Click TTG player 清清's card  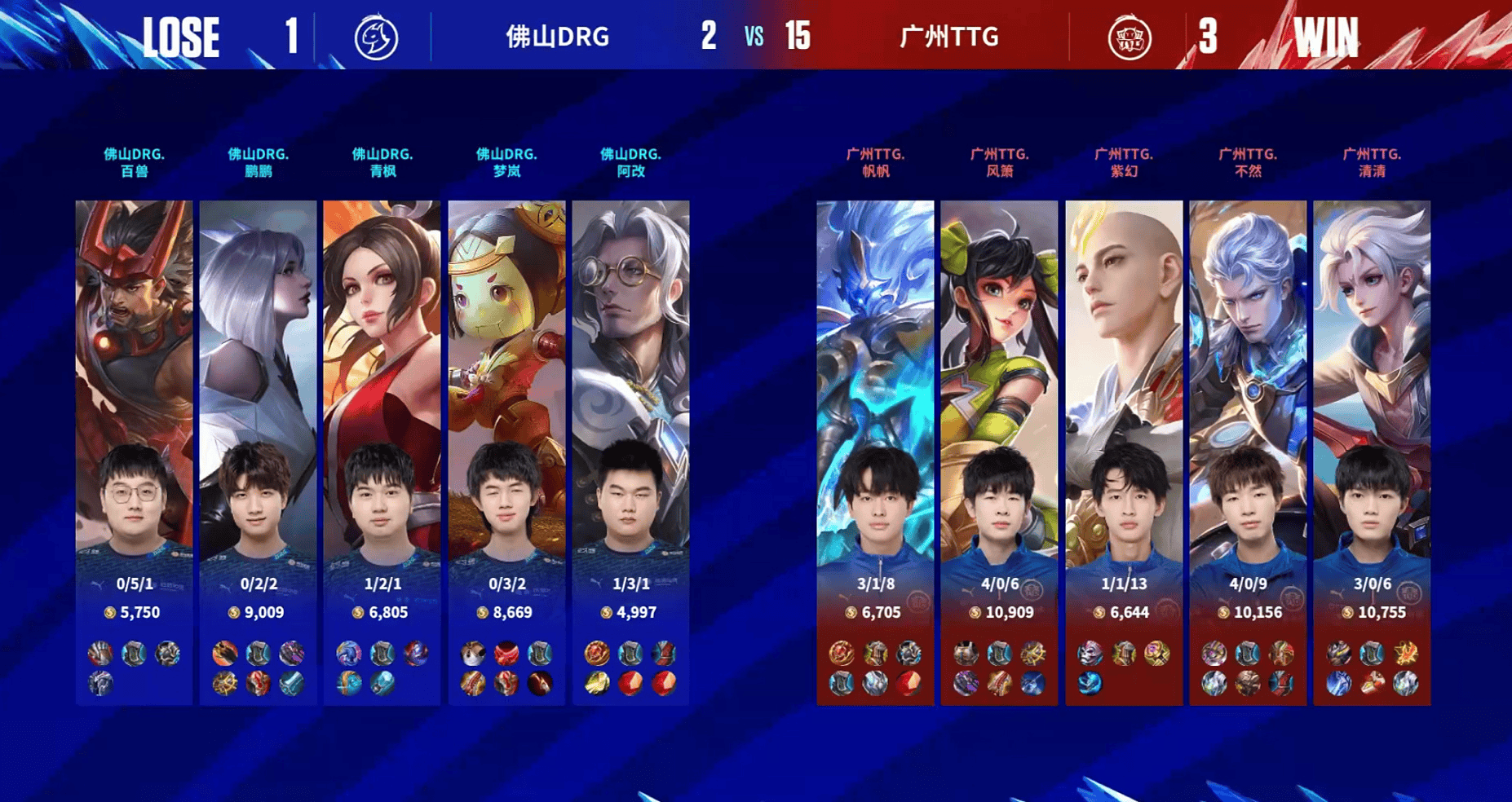point(1372,452)
